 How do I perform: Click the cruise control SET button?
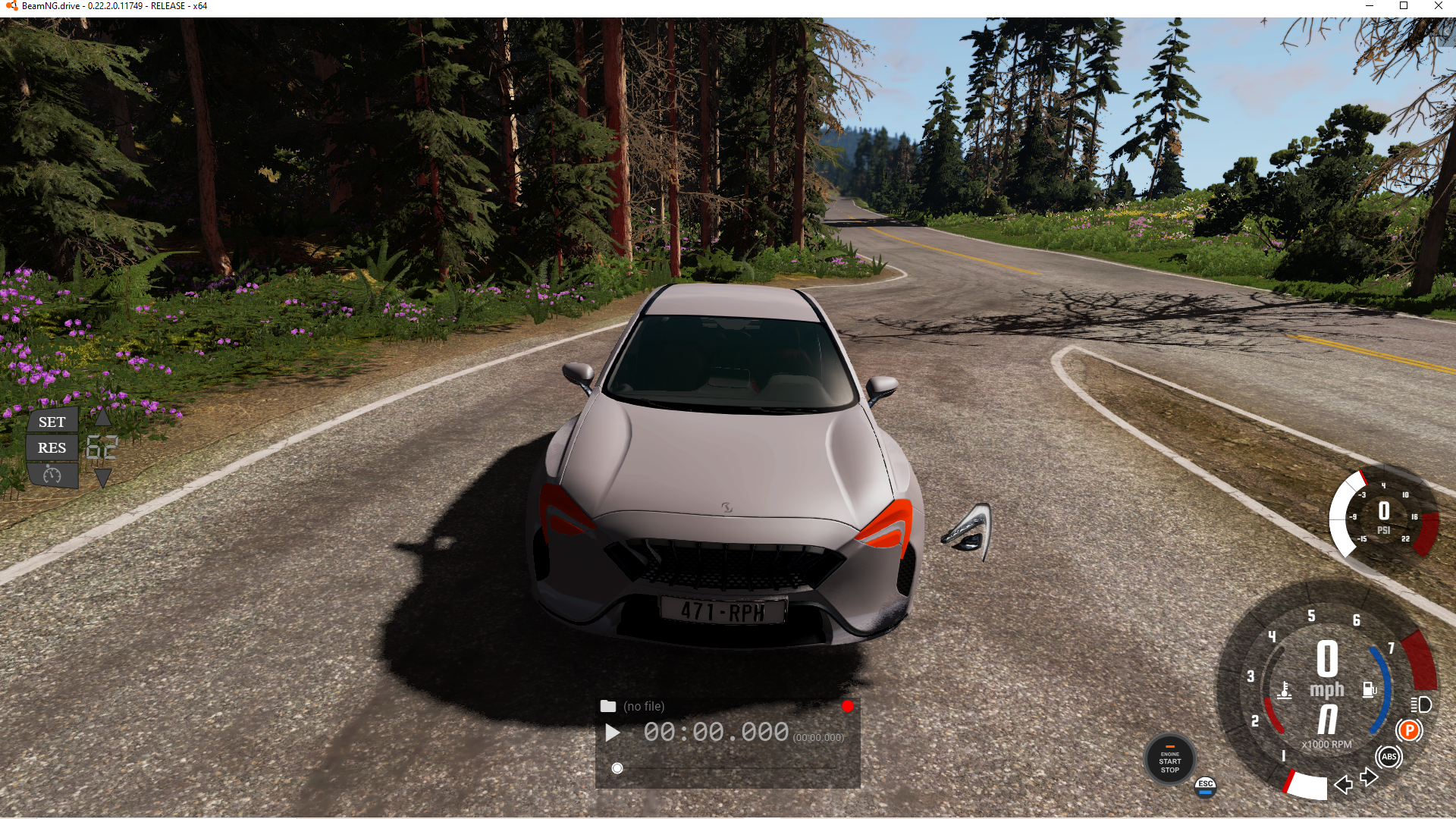(x=52, y=422)
